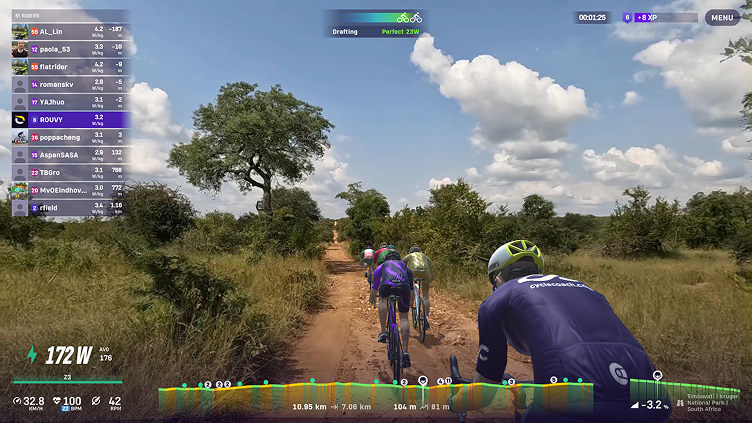The height and width of the screenshot is (423, 752).
Task: Select rider AL_Lin in the rider list
Action: click(x=70, y=32)
